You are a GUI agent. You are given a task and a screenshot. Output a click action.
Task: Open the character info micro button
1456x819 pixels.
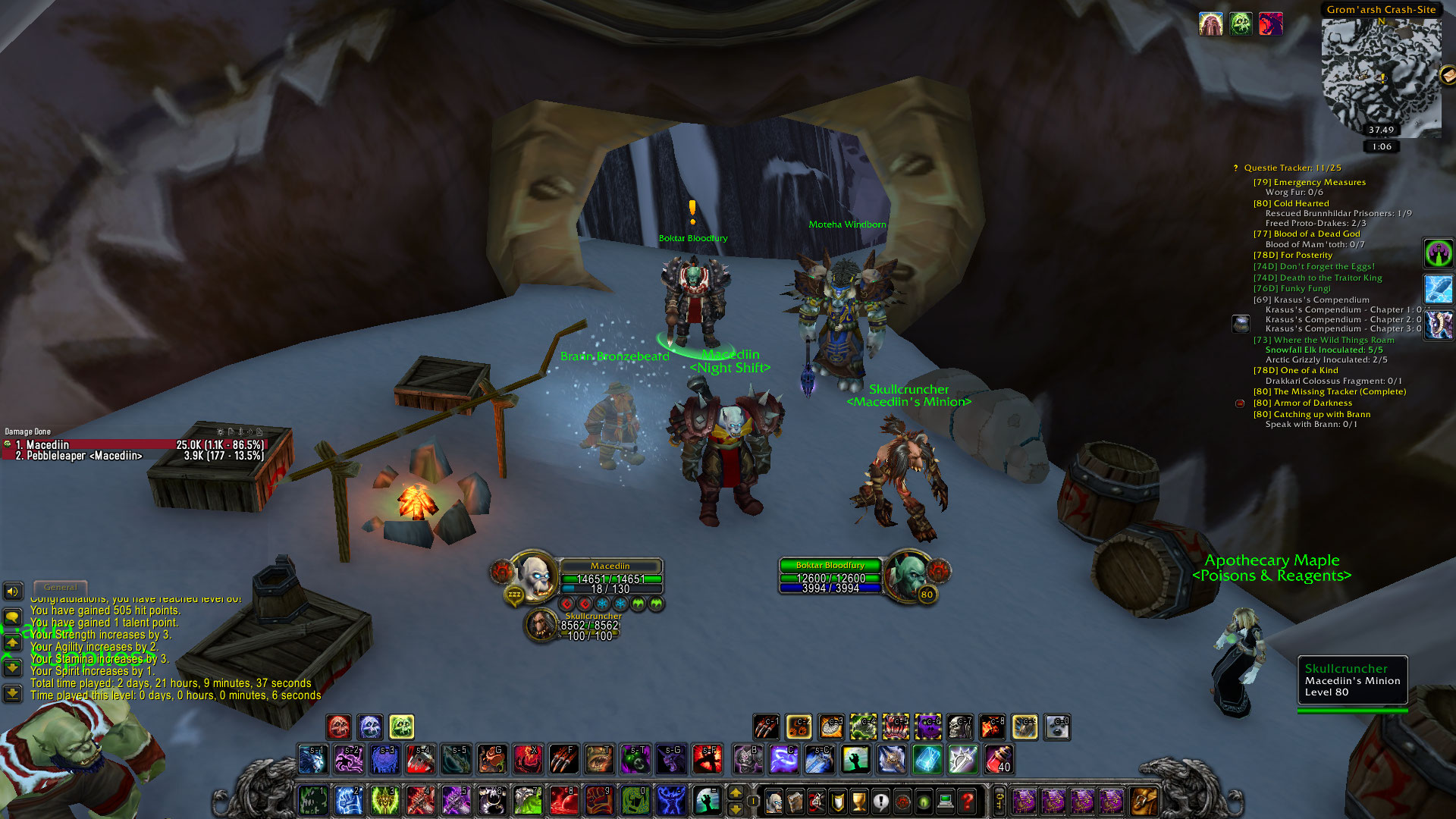click(773, 801)
